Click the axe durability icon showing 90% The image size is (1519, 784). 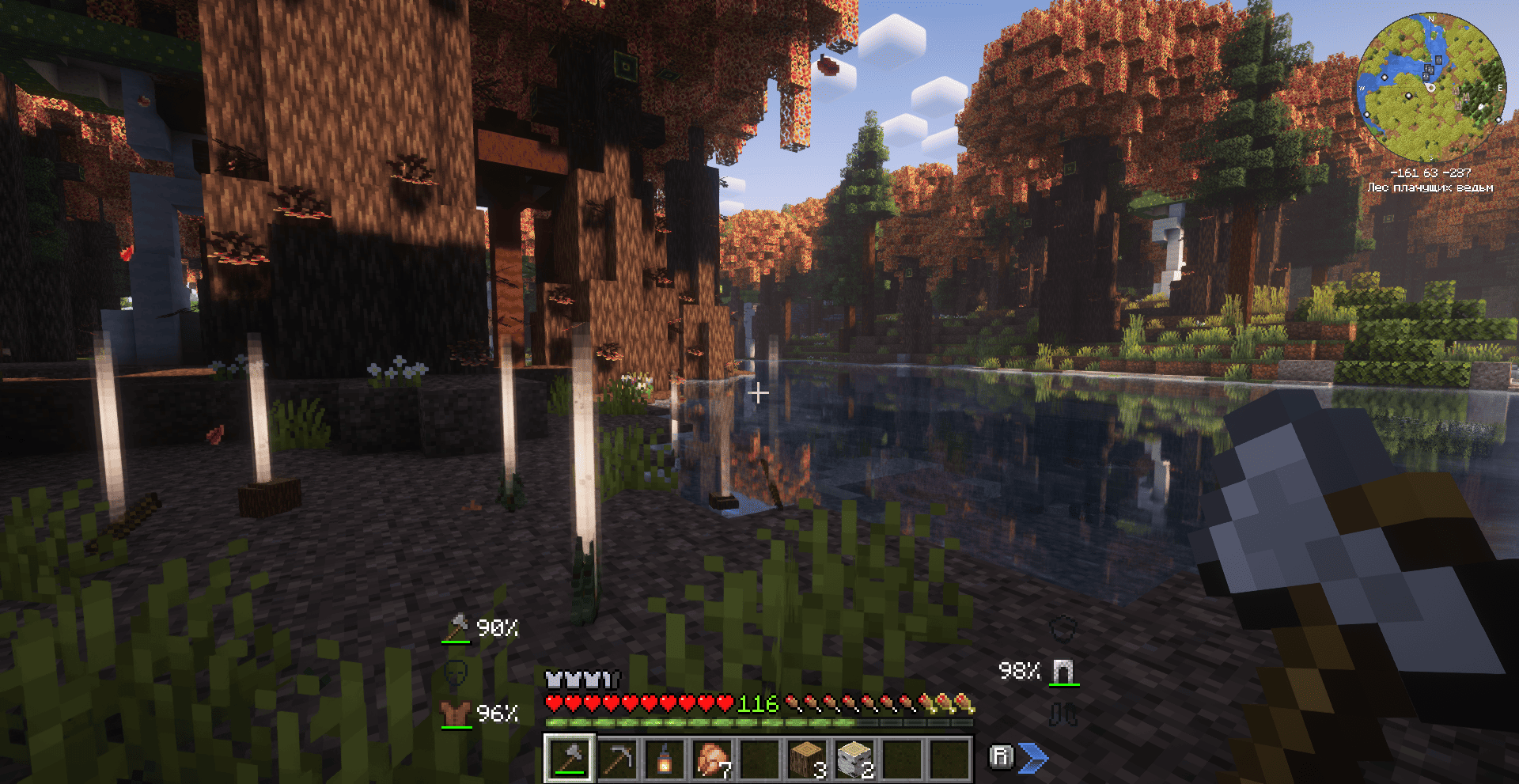[x=457, y=629]
